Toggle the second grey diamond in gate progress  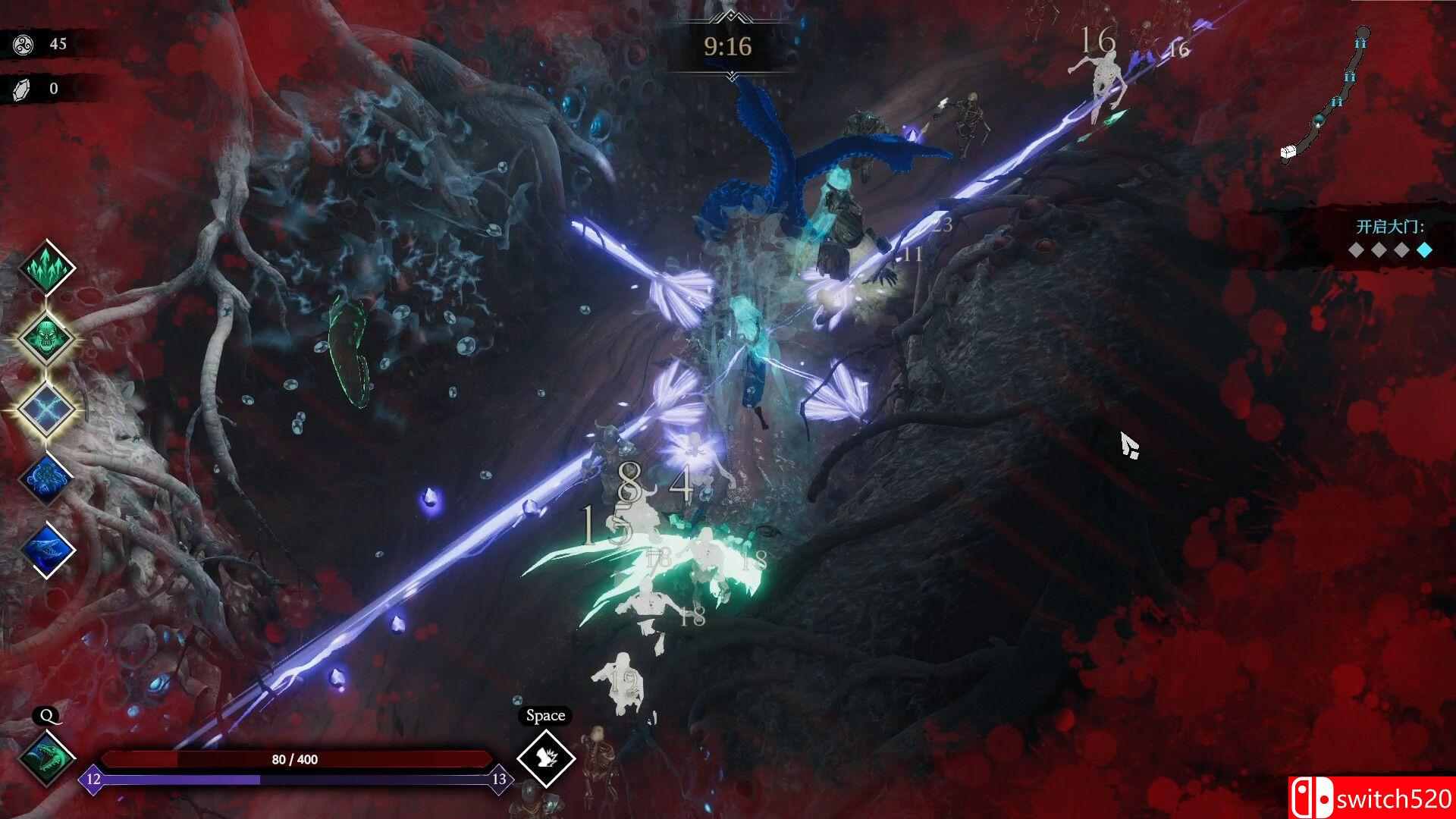(1379, 250)
